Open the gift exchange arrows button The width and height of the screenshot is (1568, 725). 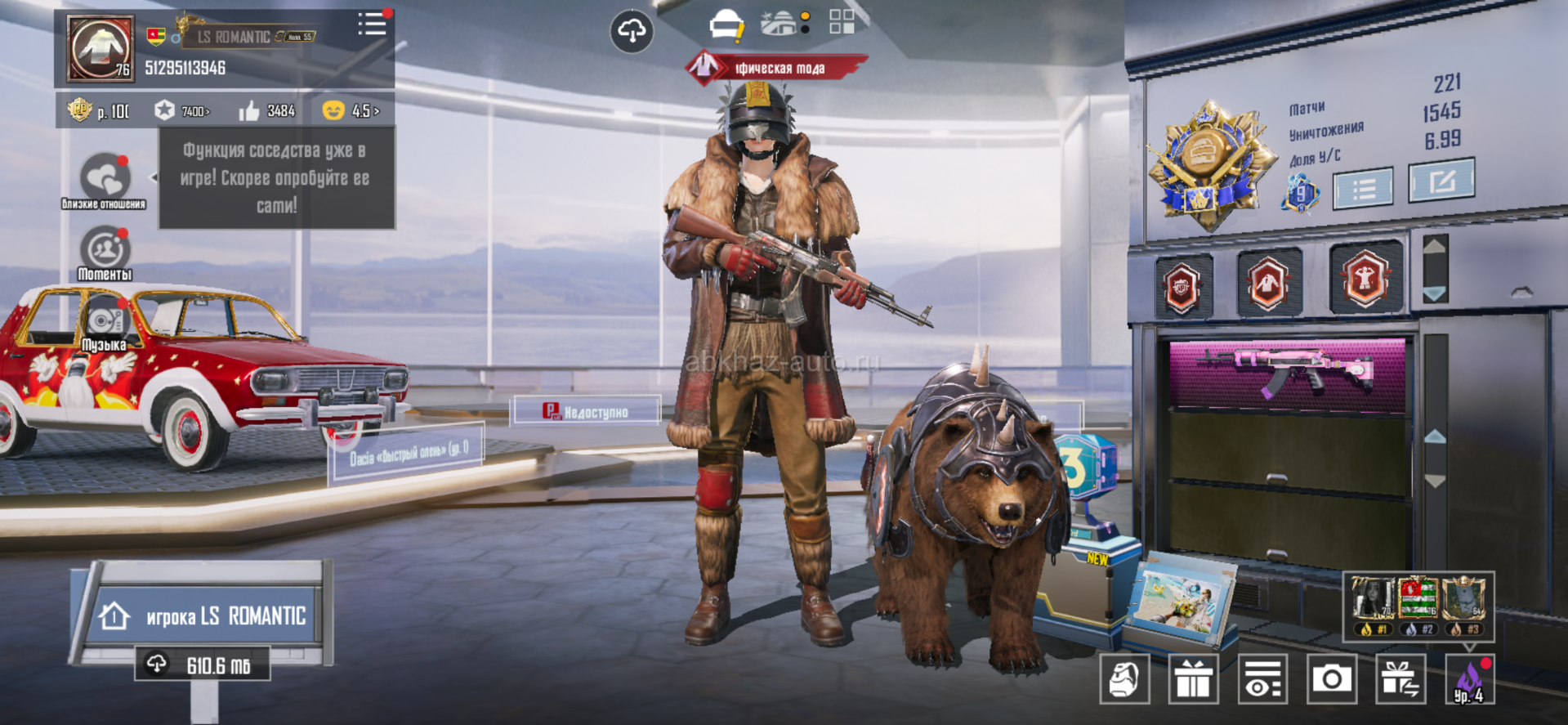pos(1400,678)
